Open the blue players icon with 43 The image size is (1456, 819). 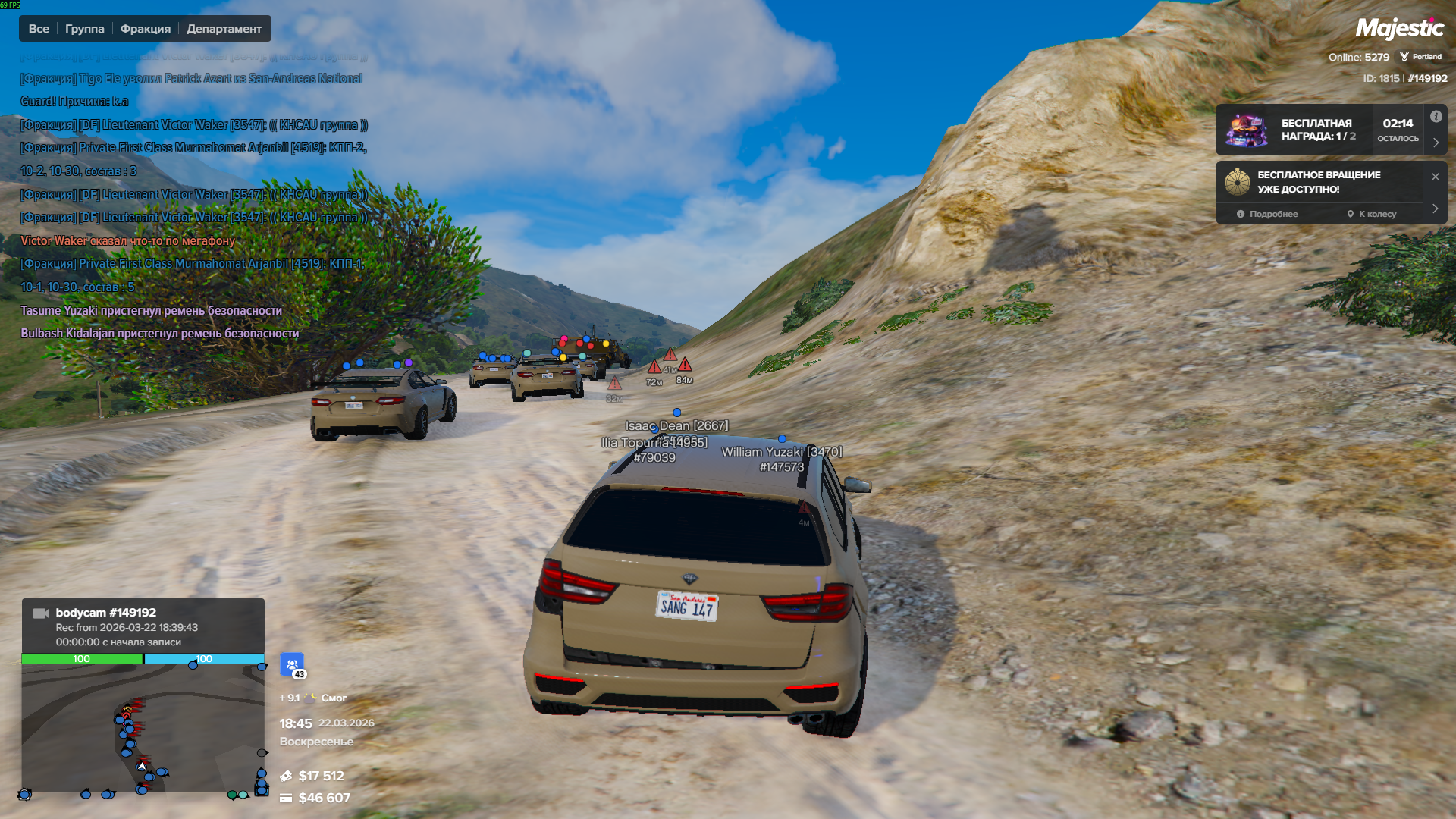point(292,664)
